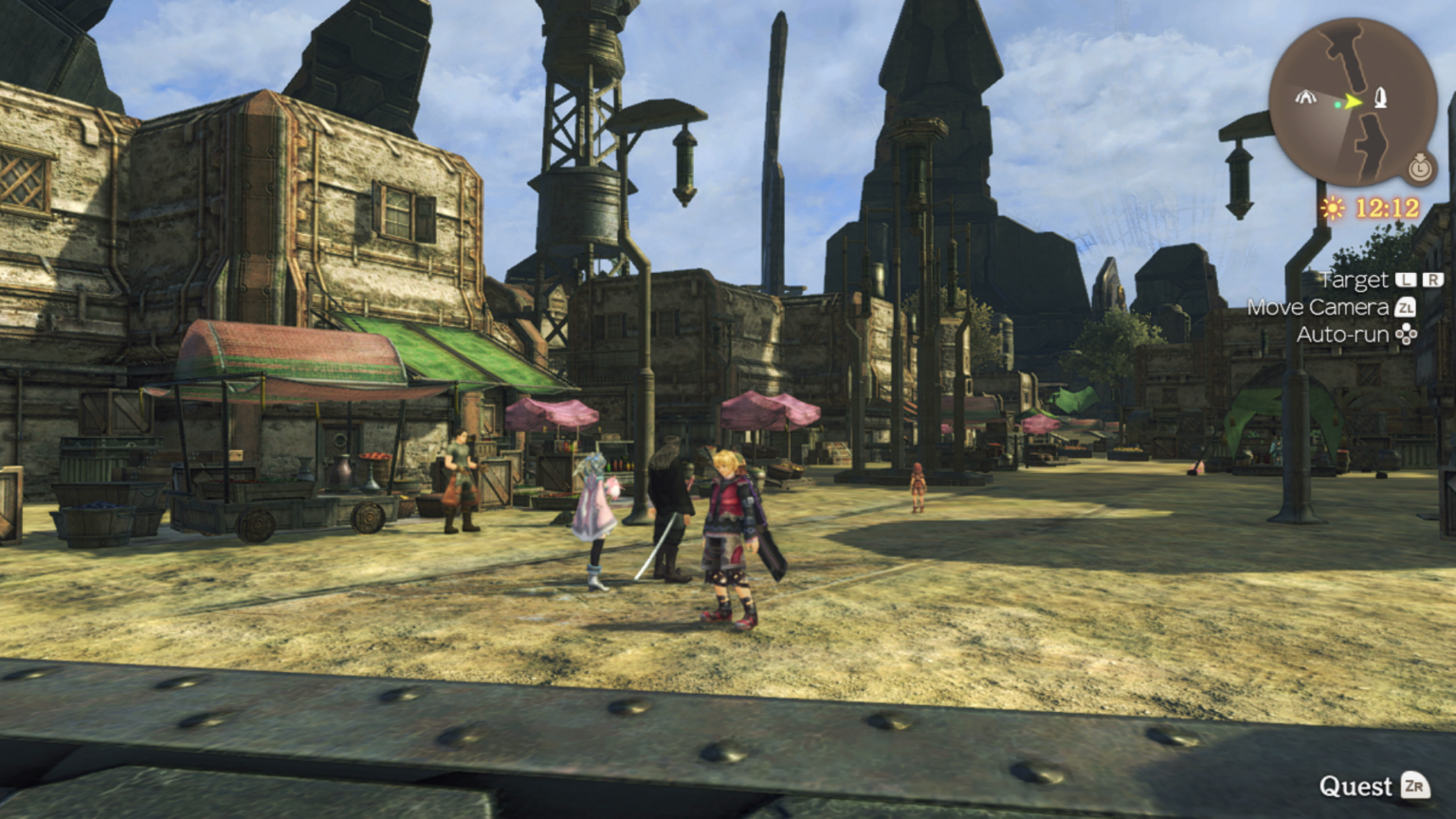Click the Auto-run label
The image size is (1456, 819).
tap(1342, 335)
